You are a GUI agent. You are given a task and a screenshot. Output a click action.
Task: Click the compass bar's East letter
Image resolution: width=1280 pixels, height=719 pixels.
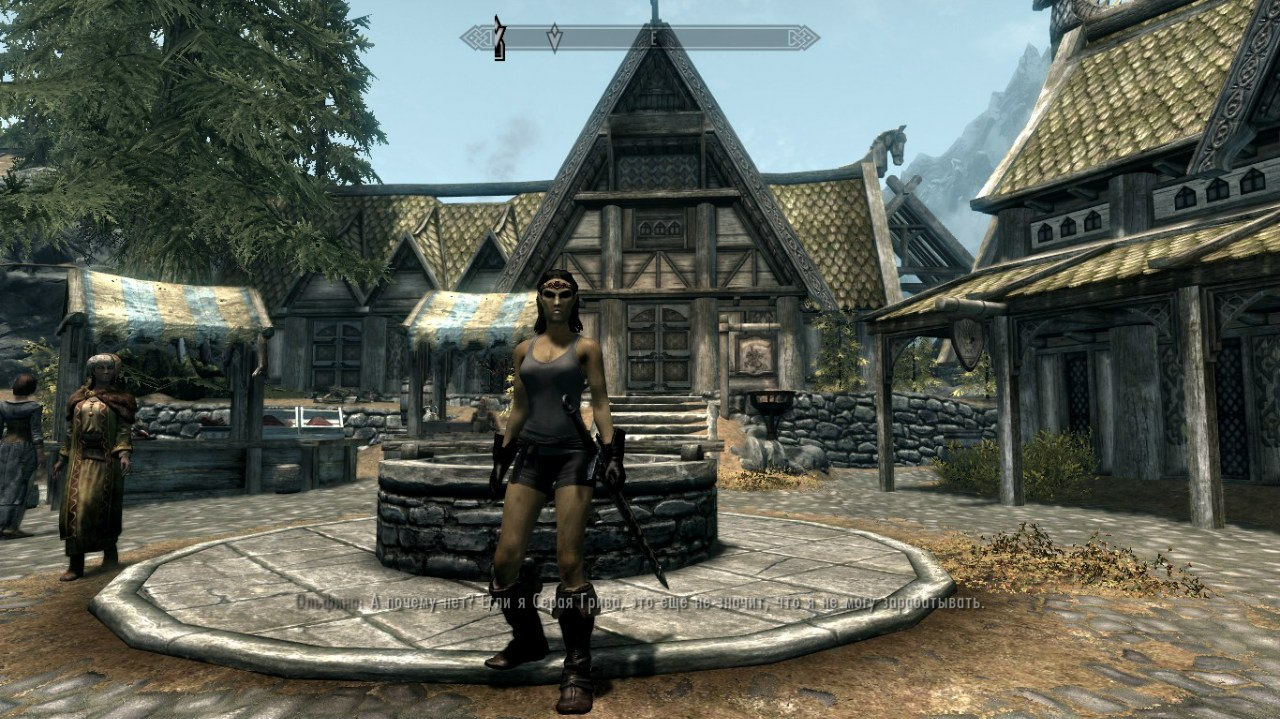(x=653, y=38)
